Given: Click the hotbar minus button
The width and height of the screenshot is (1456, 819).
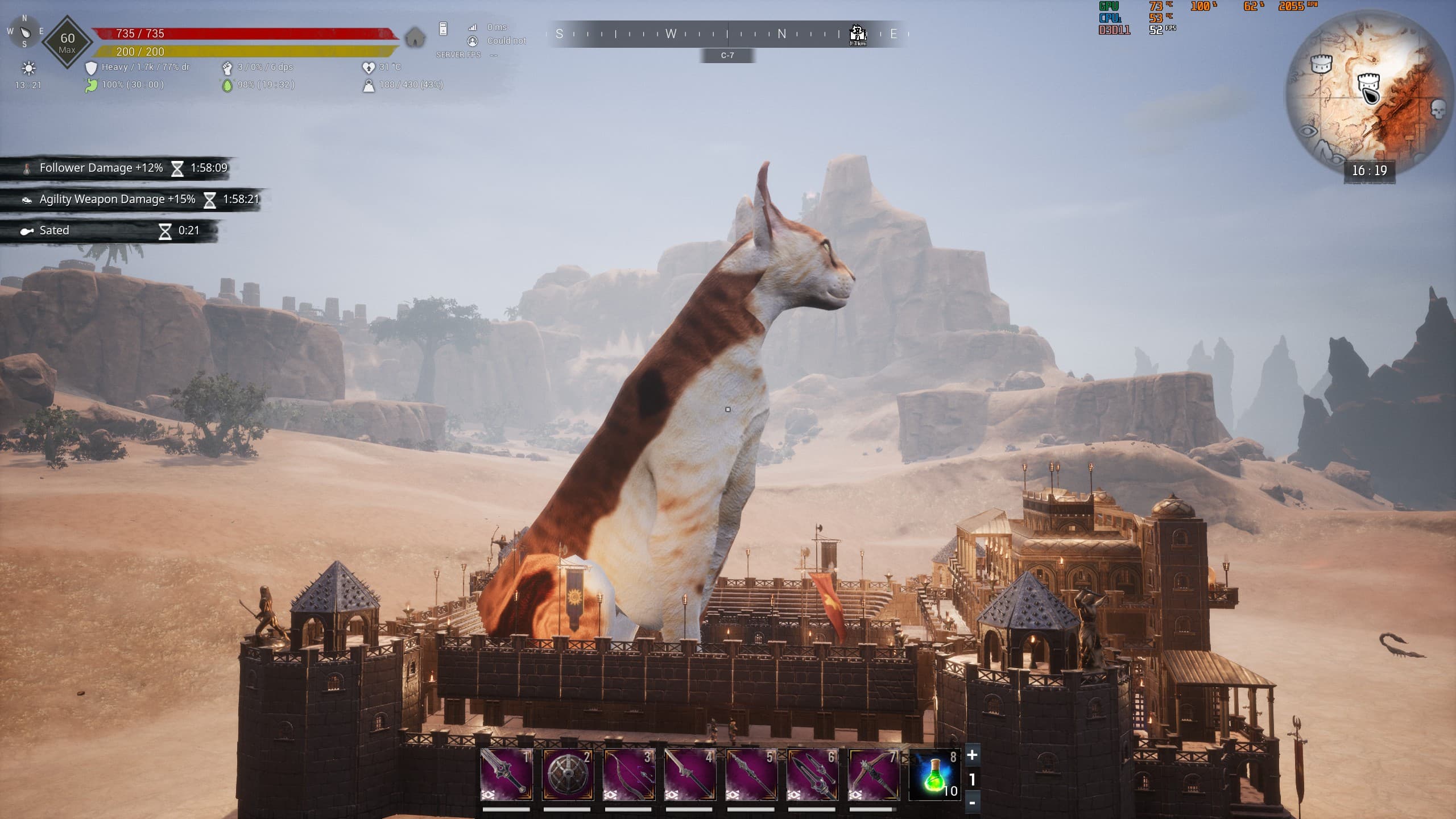Looking at the screenshot, I should (x=972, y=803).
